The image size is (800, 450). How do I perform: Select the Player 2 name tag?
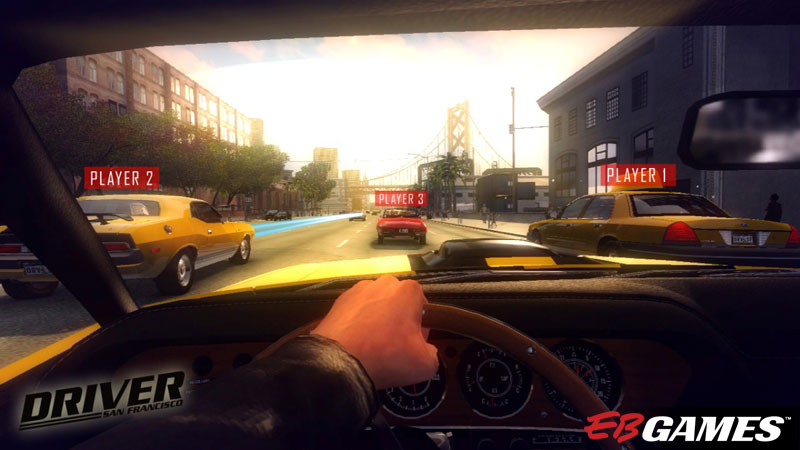[x=121, y=178]
